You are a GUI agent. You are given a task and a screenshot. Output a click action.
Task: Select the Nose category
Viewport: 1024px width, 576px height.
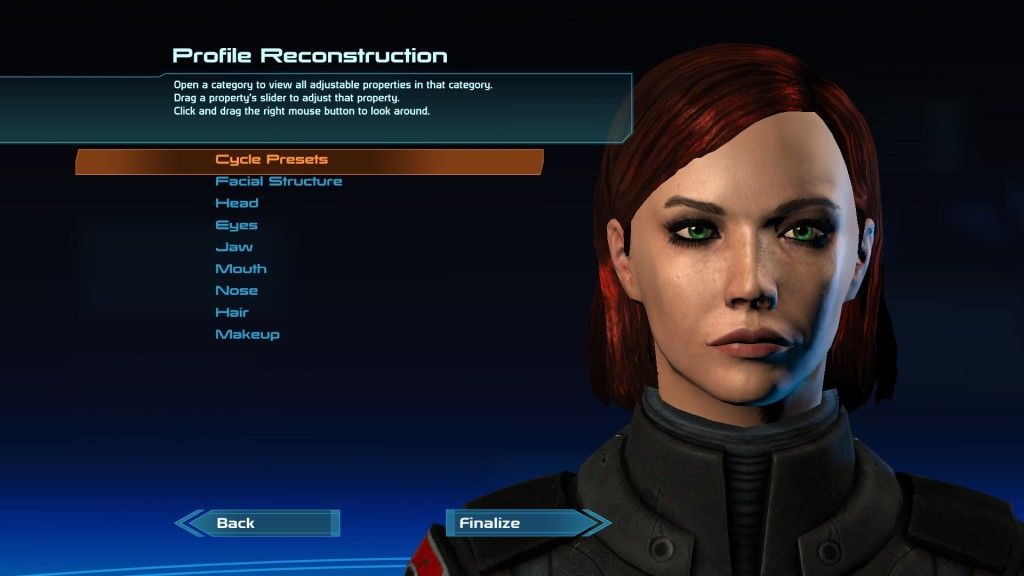click(x=237, y=291)
